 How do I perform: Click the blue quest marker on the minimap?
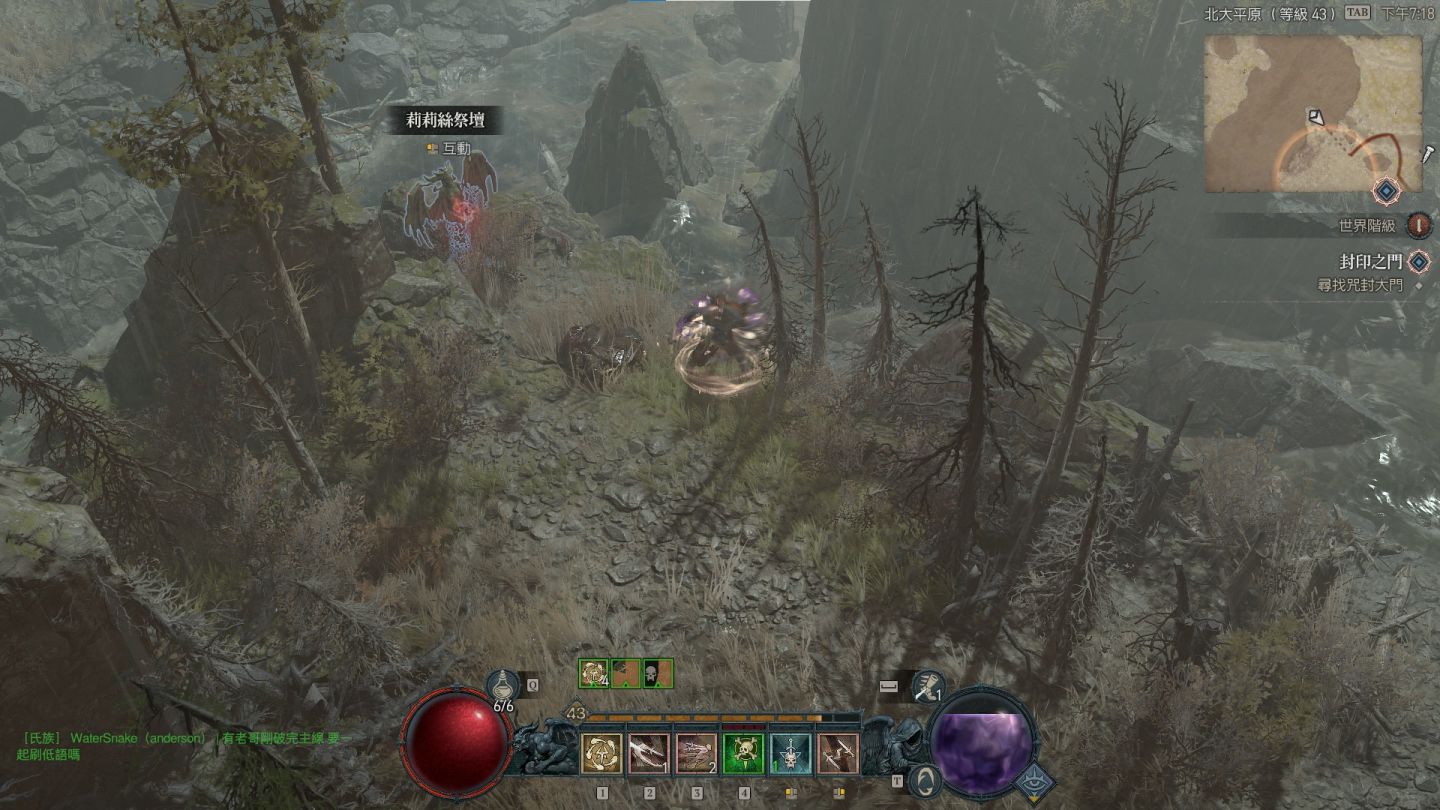(x=1386, y=190)
